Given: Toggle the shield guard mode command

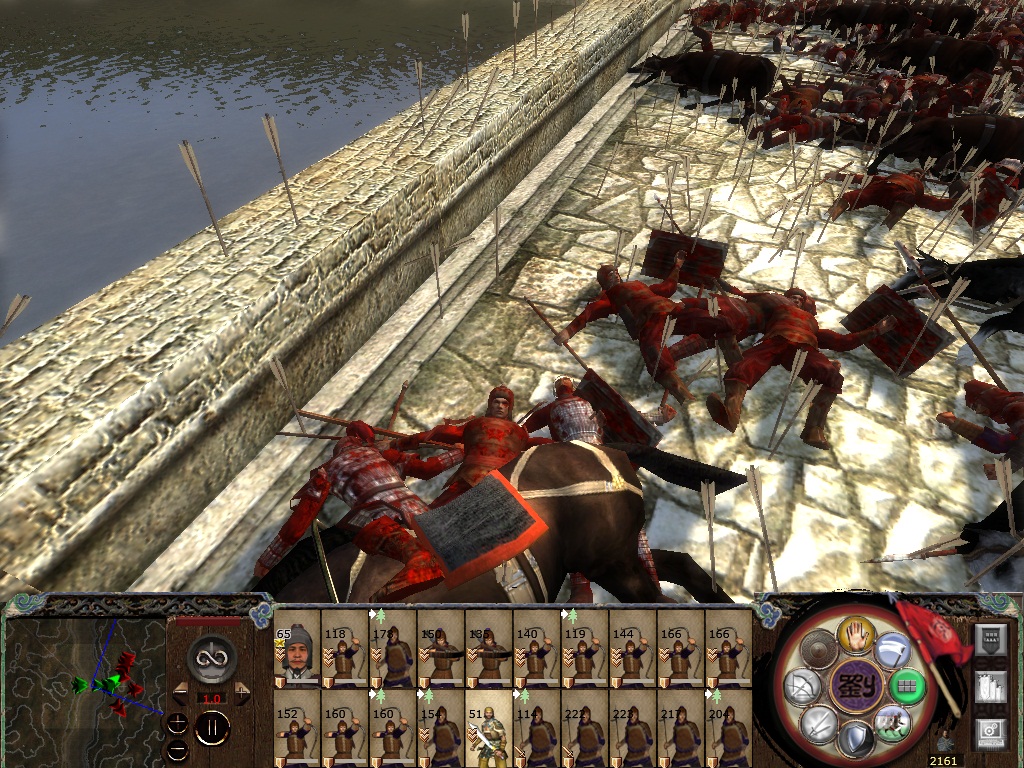Looking at the screenshot, I should 856,739.
